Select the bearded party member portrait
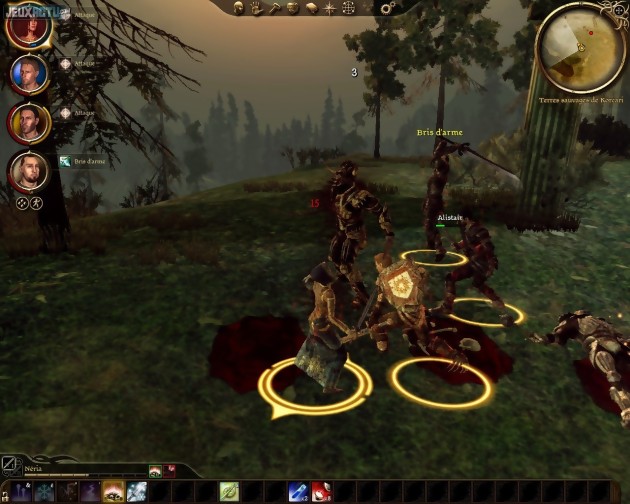Screen dimensions: 630x504 (x=30, y=172)
